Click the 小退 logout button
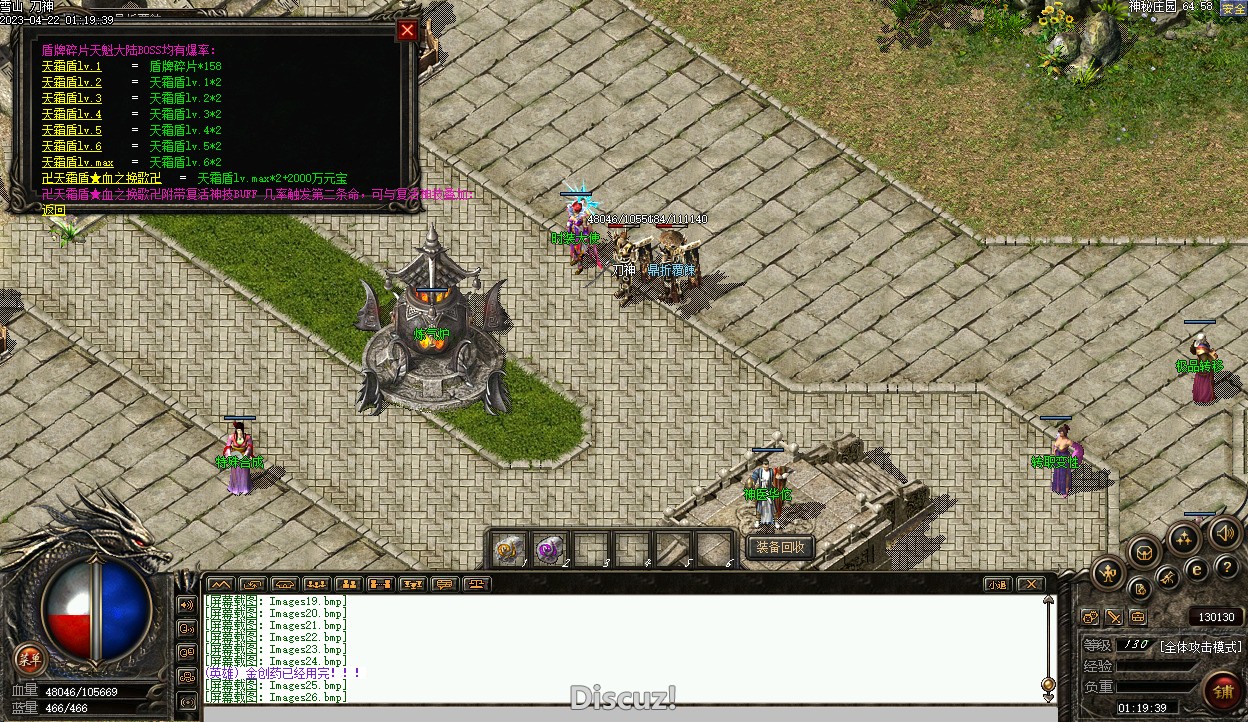 [x=997, y=584]
